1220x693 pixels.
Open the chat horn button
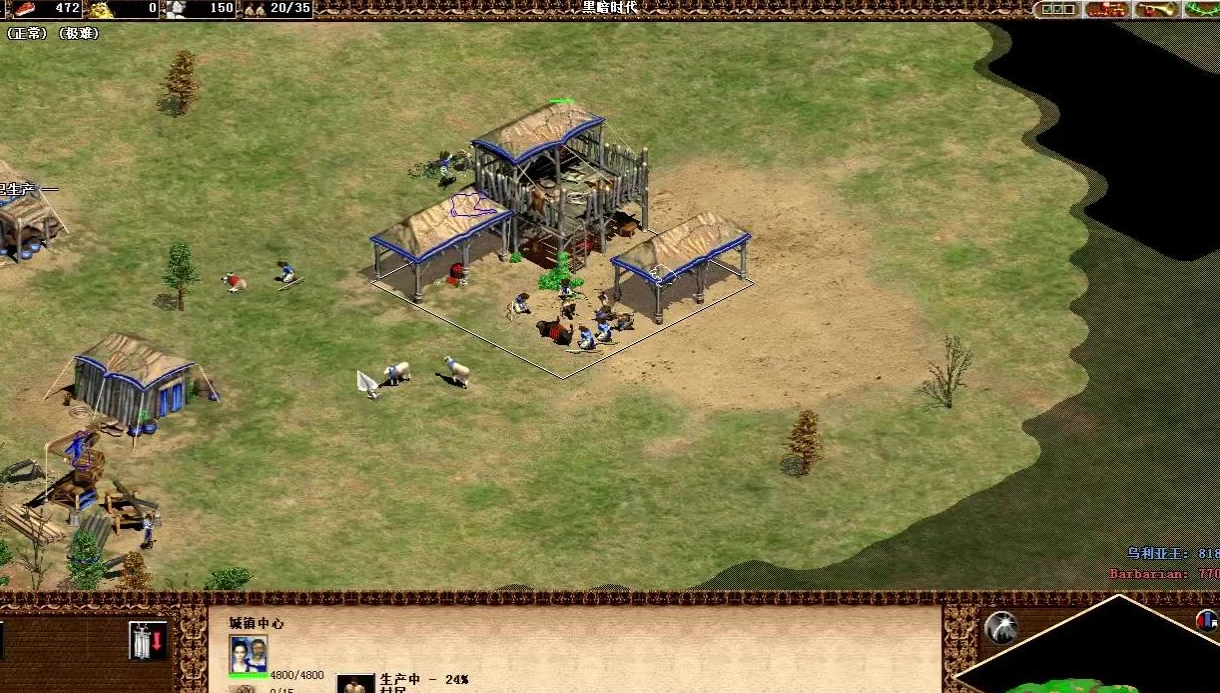(1156, 9)
